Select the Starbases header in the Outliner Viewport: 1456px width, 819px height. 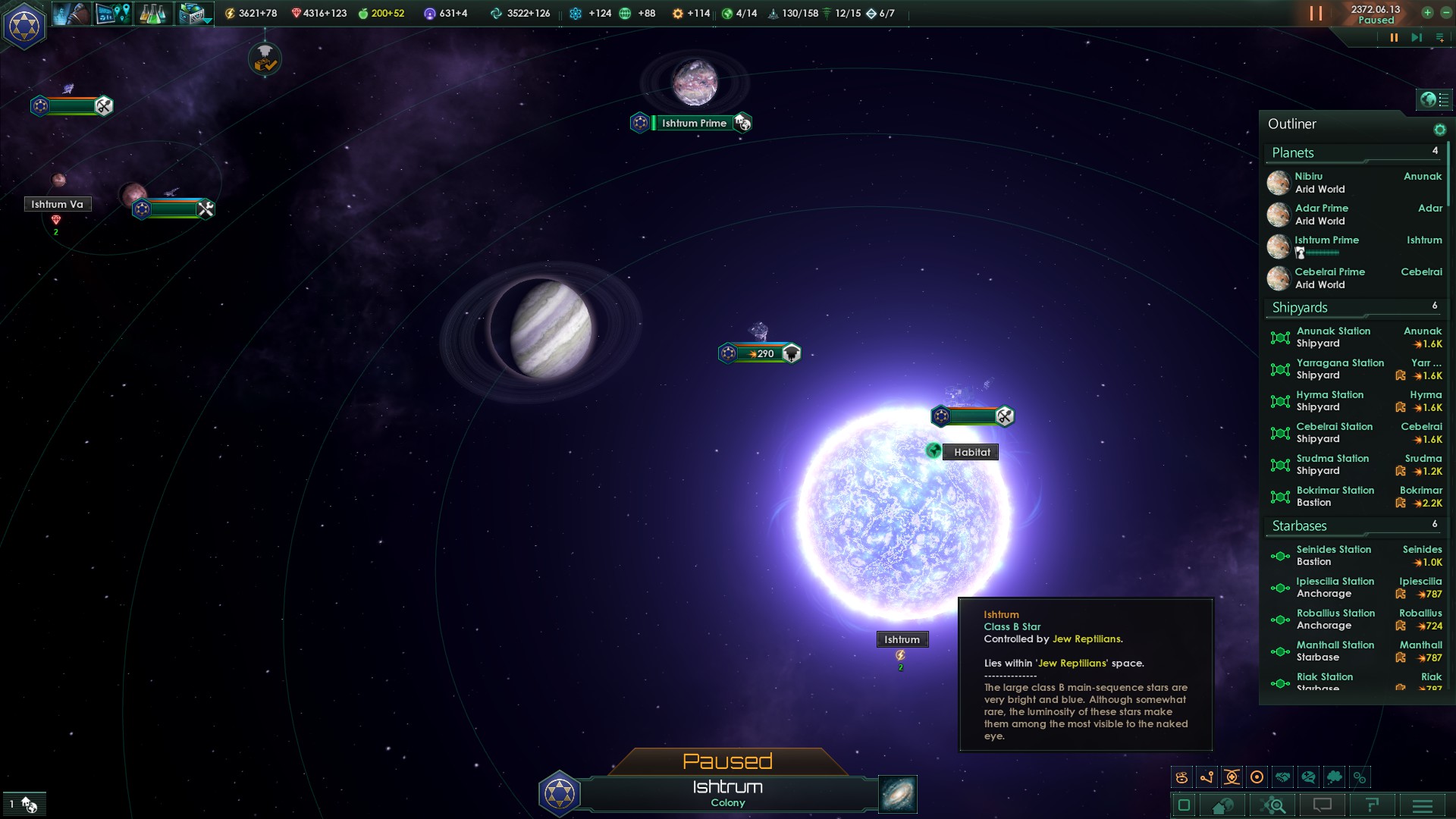[1298, 526]
